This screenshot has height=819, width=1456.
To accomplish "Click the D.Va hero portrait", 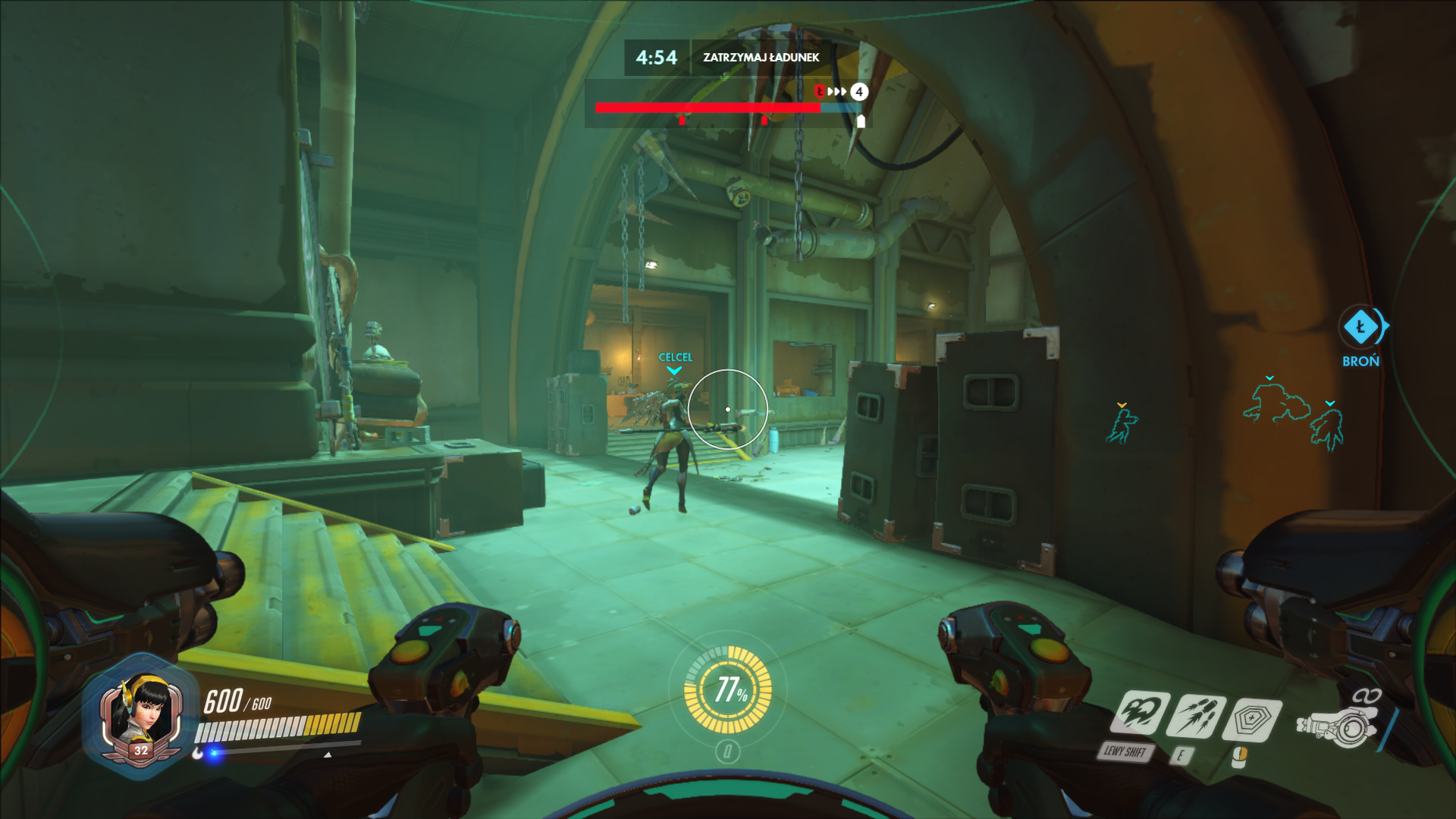I will [141, 716].
